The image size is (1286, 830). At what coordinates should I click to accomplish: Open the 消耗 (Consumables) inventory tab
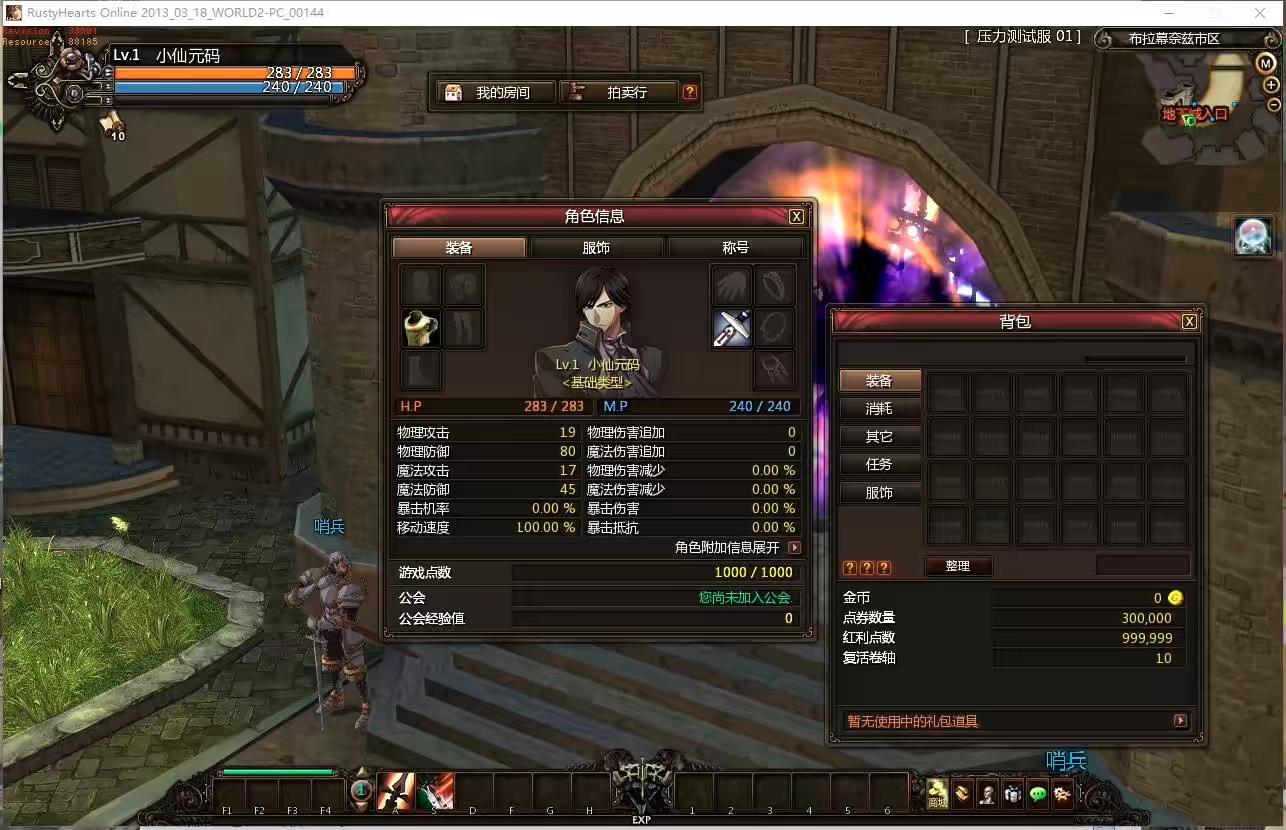pyautogui.click(x=879, y=408)
